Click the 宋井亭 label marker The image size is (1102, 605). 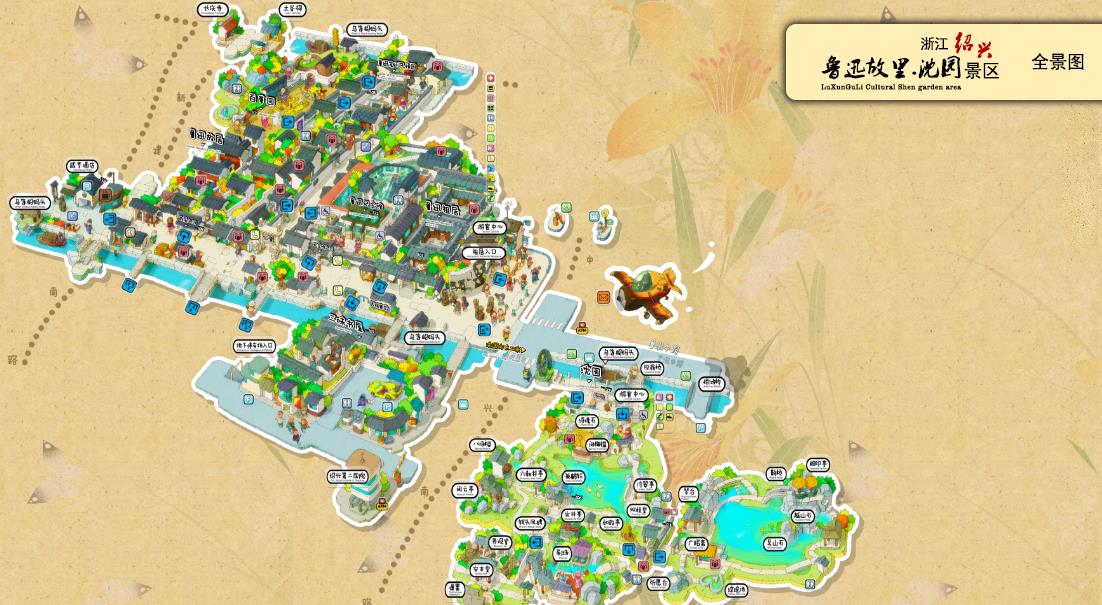(573, 514)
